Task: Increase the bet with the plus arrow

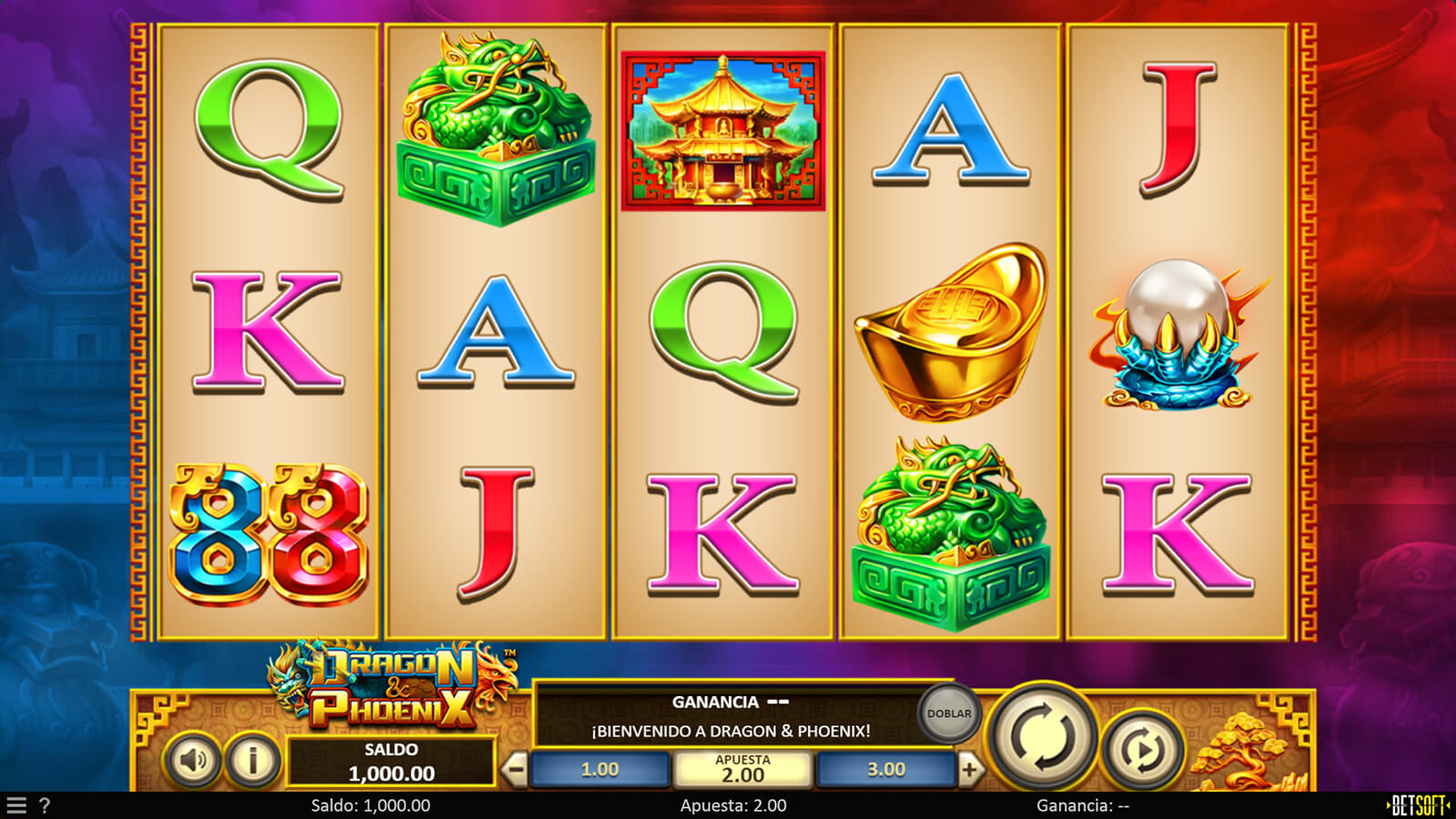Action: pyautogui.click(x=969, y=770)
